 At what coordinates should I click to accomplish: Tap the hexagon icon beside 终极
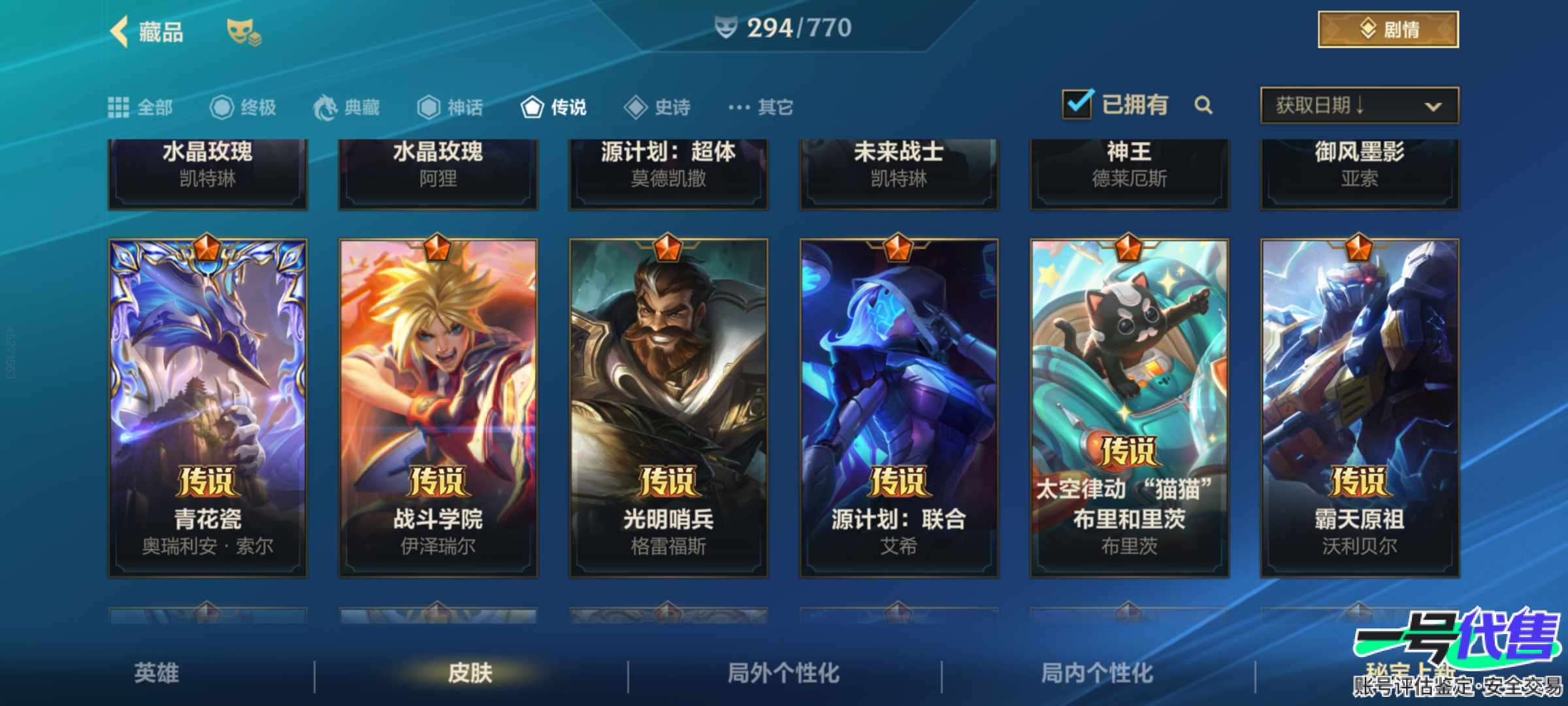coord(222,107)
